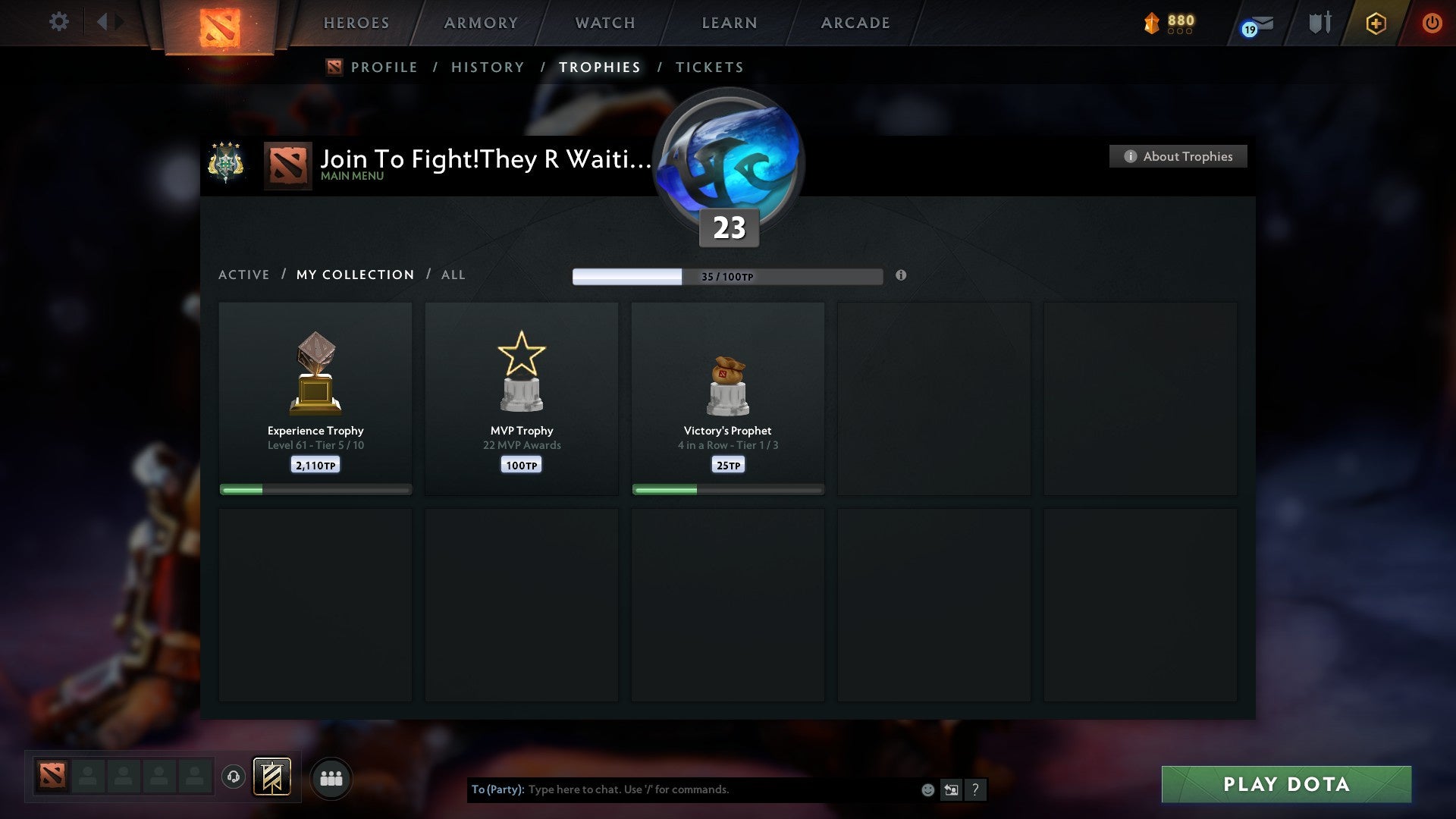This screenshot has height=819, width=1456.
Task: Toggle the emoticon picker in chat
Action: click(x=927, y=789)
